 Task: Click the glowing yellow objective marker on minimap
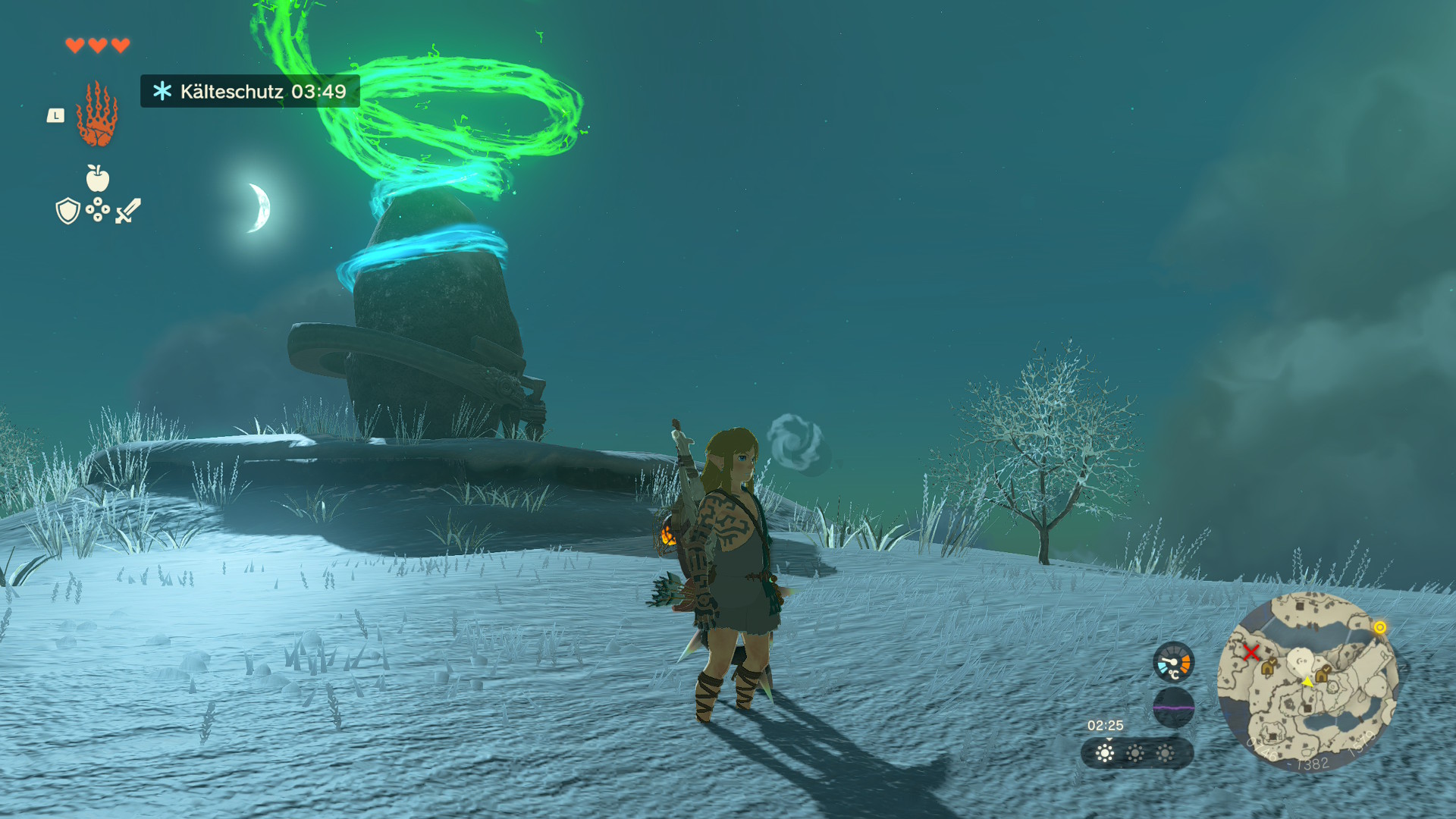coord(1380,627)
